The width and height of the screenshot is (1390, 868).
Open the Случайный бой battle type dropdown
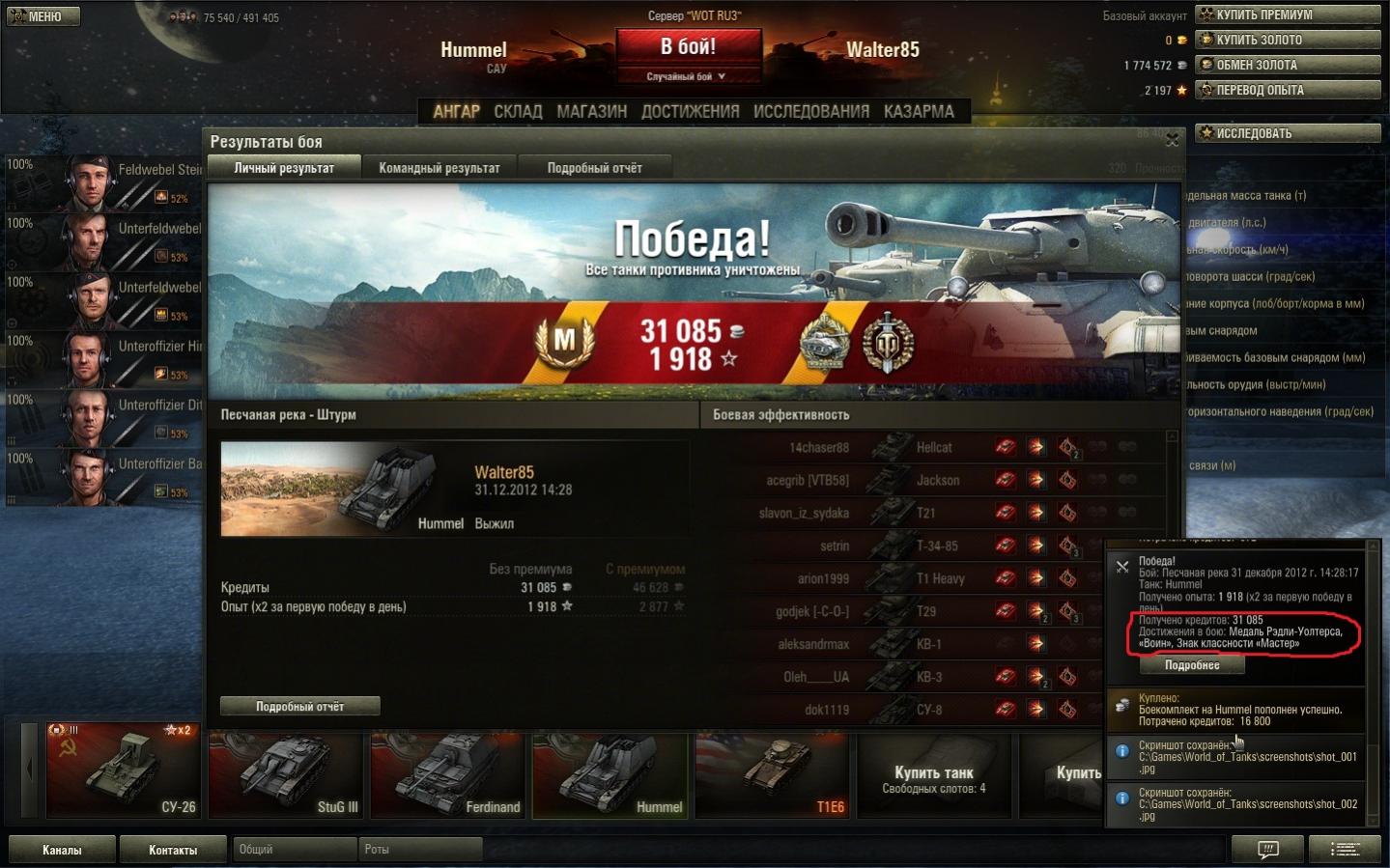(x=686, y=76)
